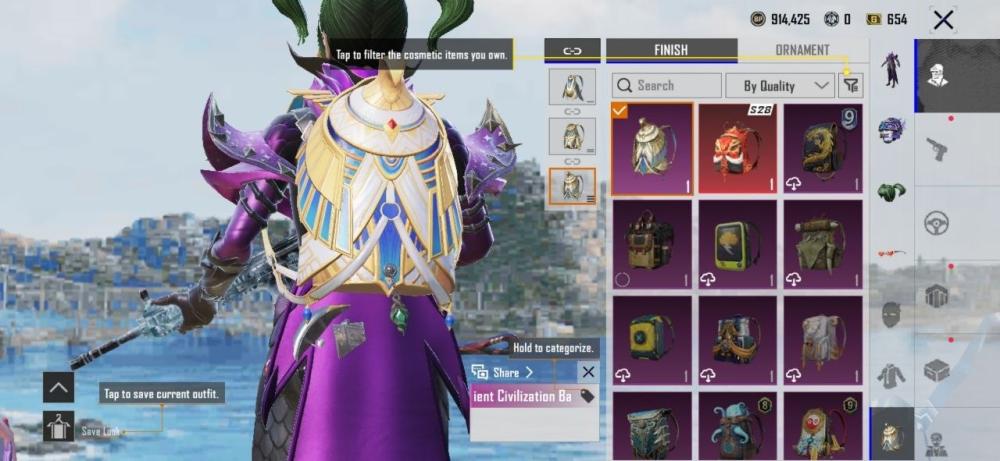Image resolution: width=1000 pixels, height=461 pixels.
Task: Select the red S28 backpack skin
Action: pyautogui.click(x=737, y=147)
